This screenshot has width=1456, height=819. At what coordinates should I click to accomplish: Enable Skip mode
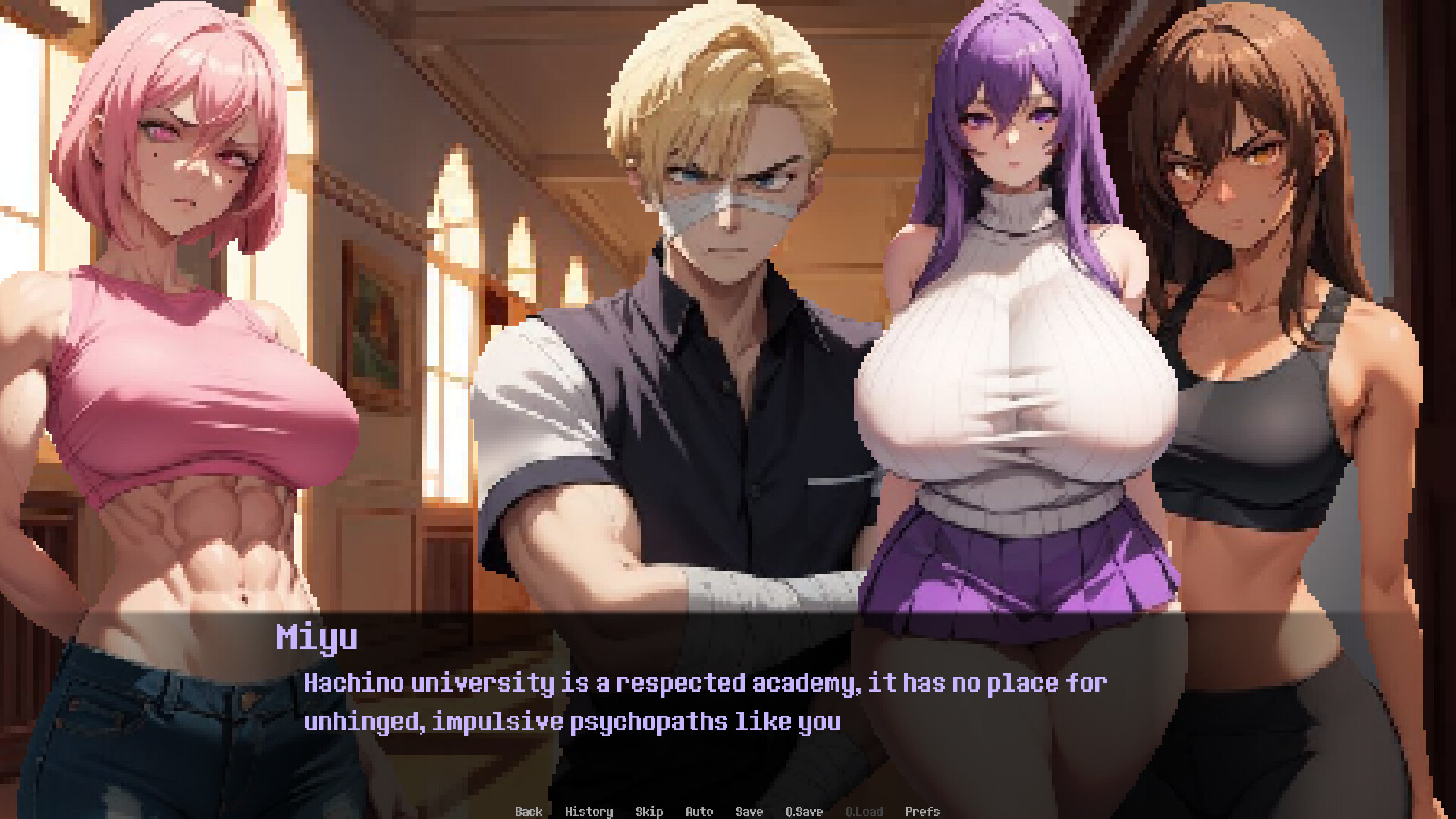click(x=650, y=811)
